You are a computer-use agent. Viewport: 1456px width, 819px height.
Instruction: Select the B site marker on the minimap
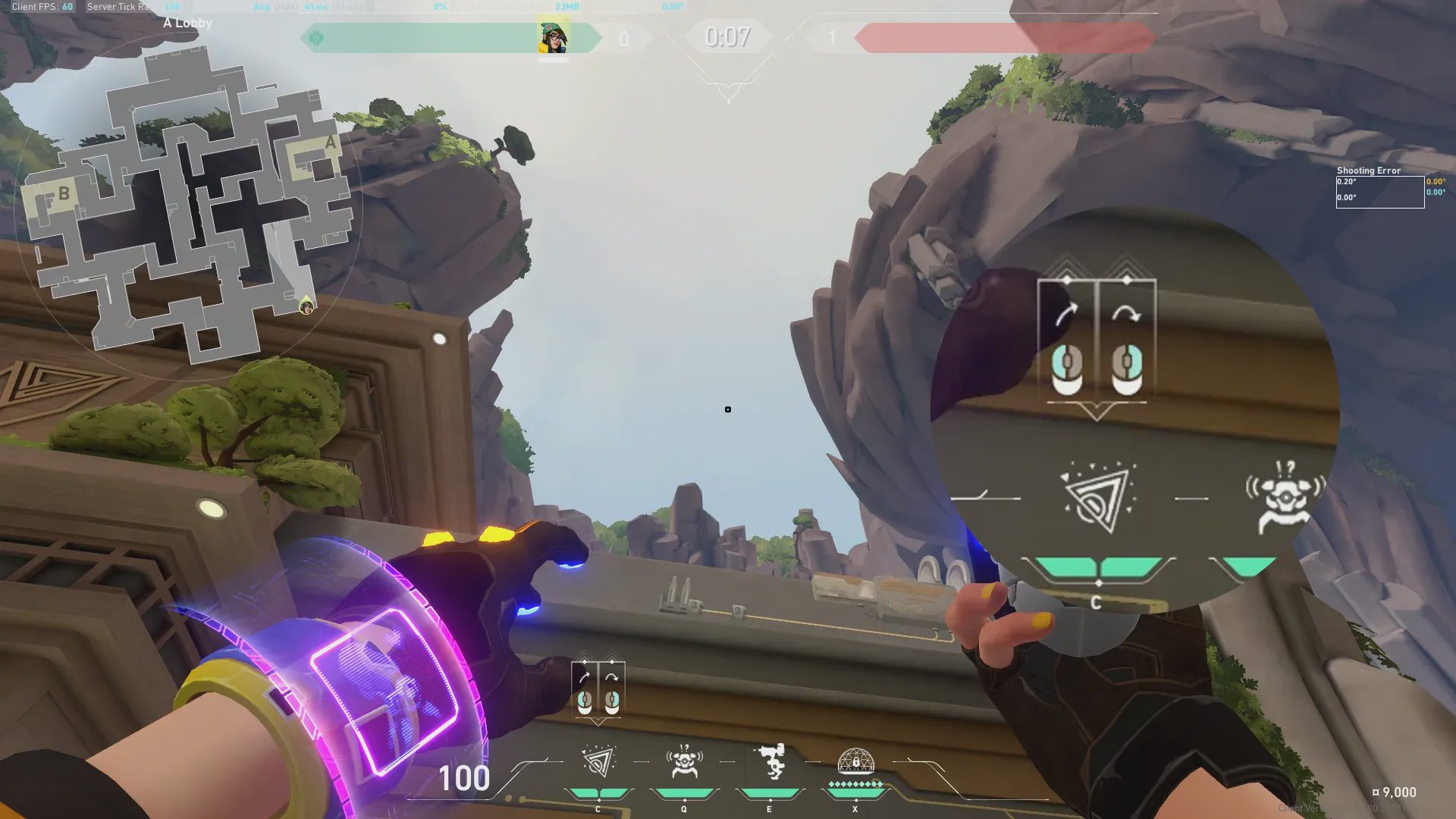click(x=64, y=194)
